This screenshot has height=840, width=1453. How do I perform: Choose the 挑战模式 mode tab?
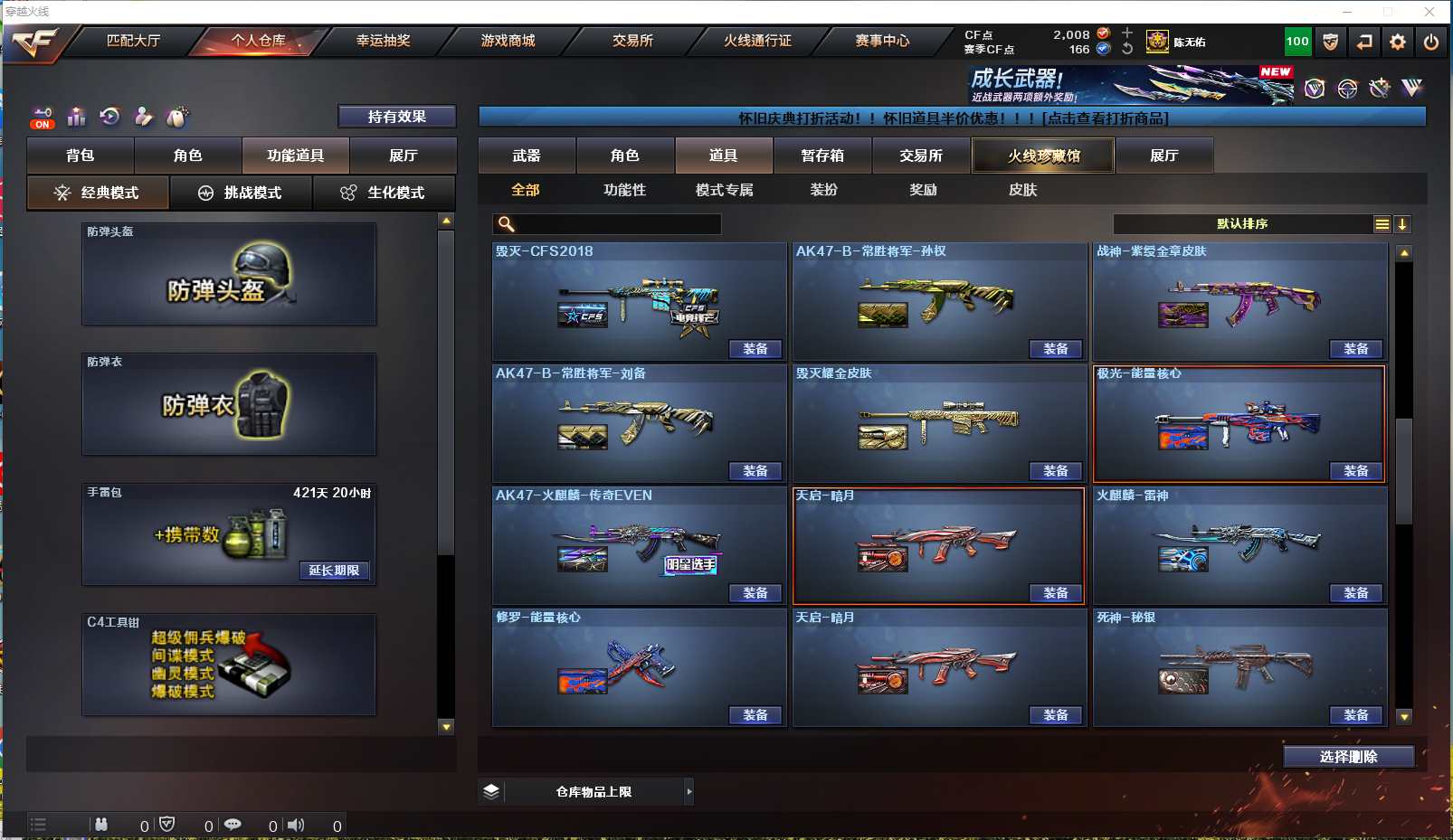tap(241, 193)
